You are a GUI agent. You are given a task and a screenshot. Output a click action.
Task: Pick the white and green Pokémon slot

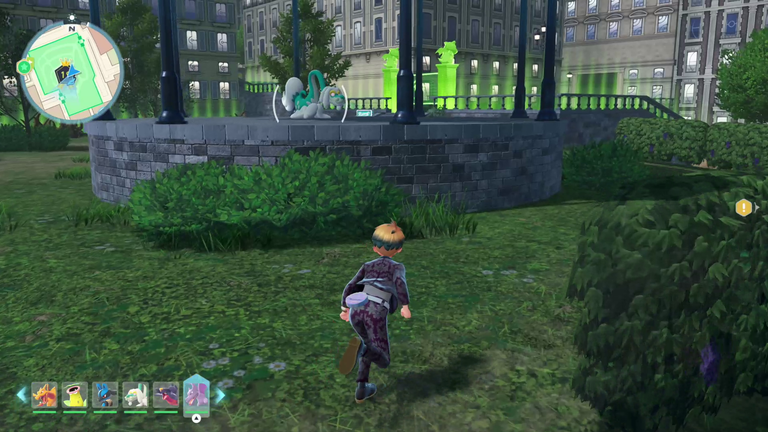click(x=135, y=395)
